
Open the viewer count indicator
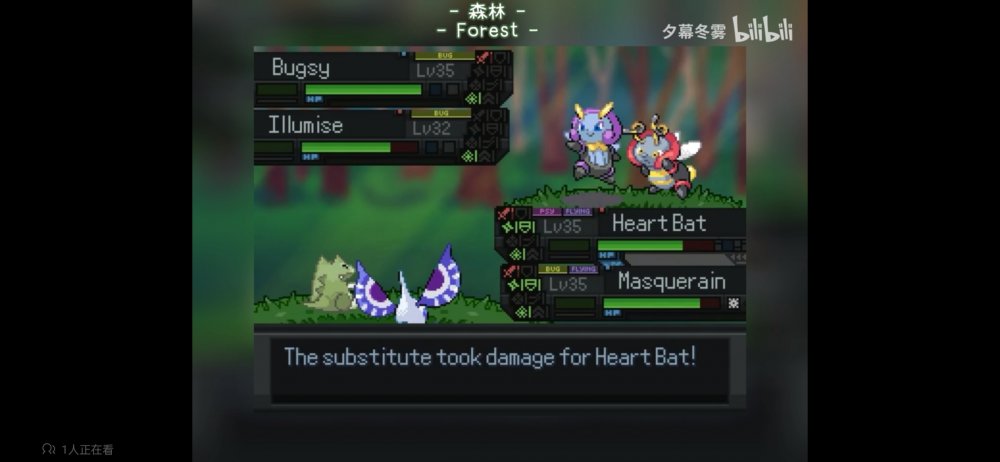78,449
